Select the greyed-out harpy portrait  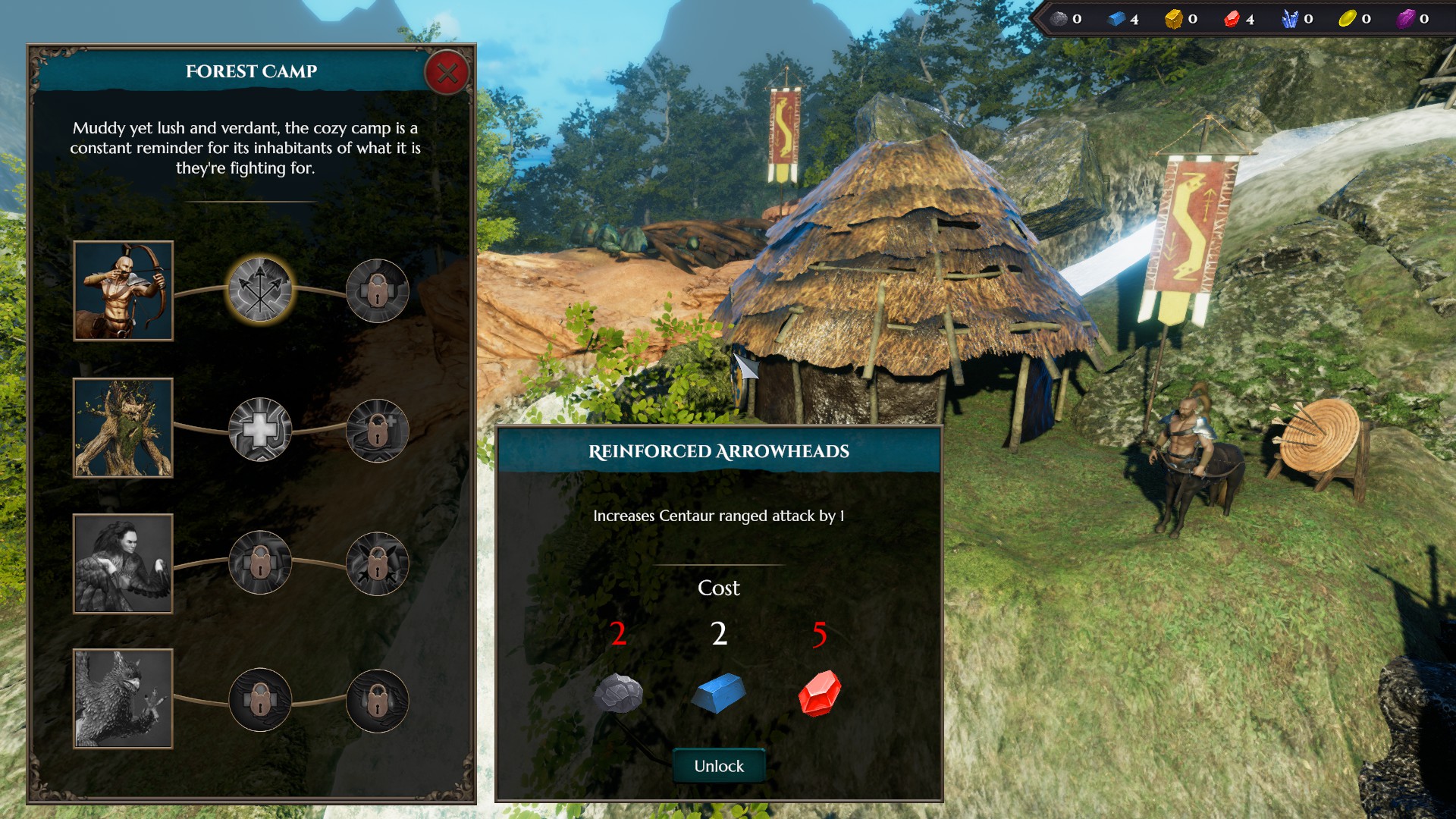[123, 563]
